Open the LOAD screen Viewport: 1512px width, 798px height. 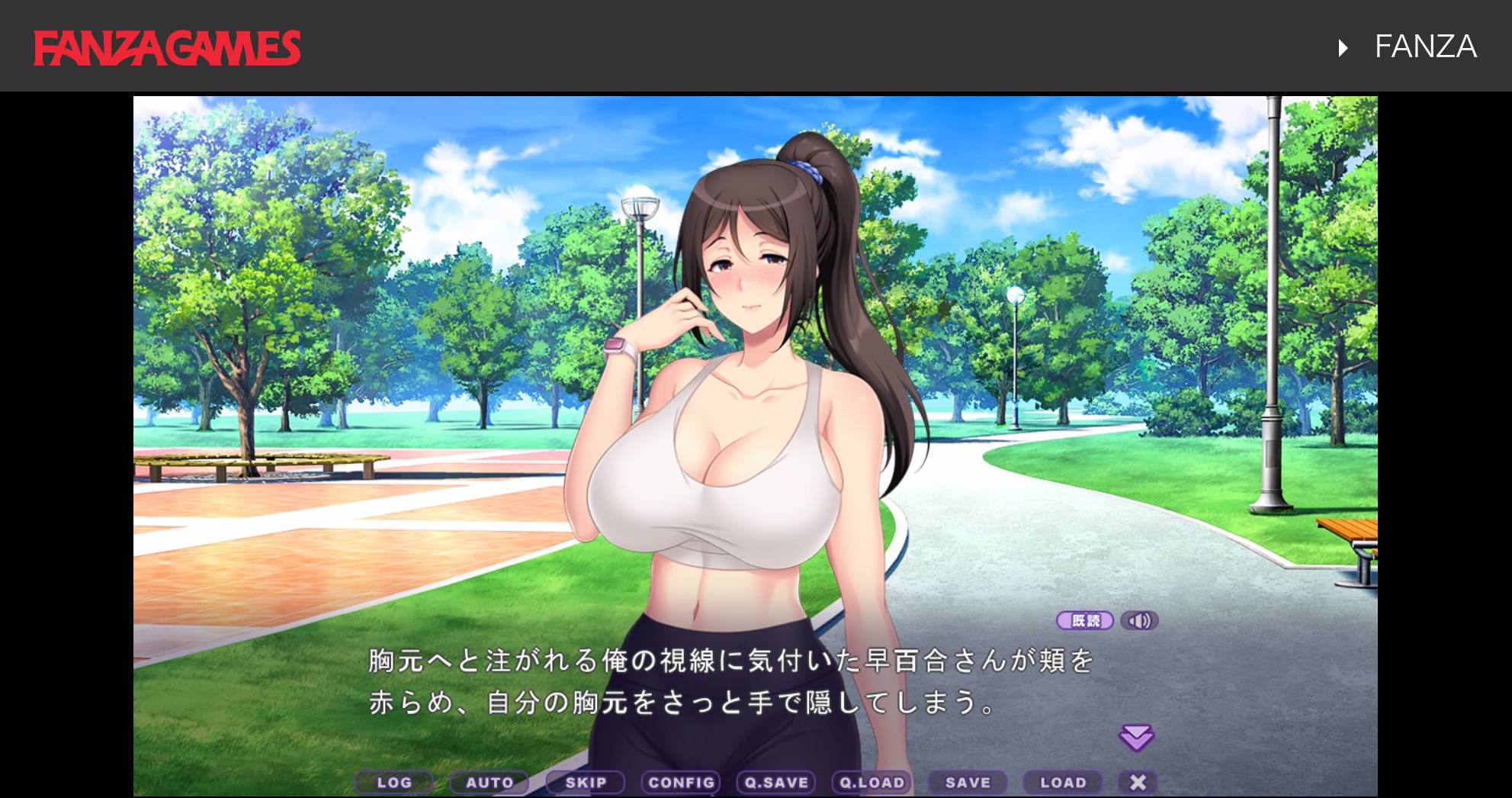click(1063, 782)
